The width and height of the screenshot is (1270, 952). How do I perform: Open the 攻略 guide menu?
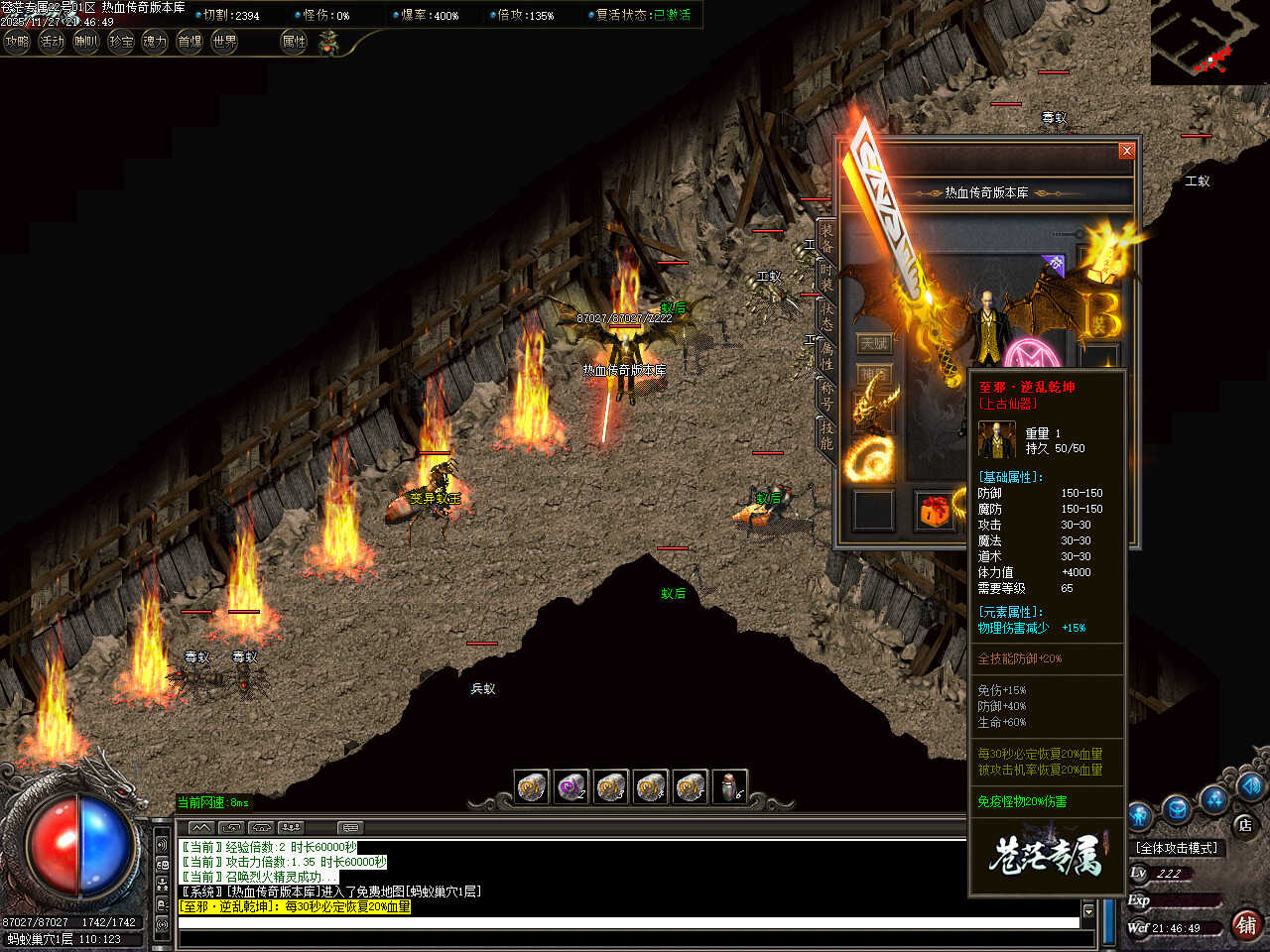(x=17, y=42)
